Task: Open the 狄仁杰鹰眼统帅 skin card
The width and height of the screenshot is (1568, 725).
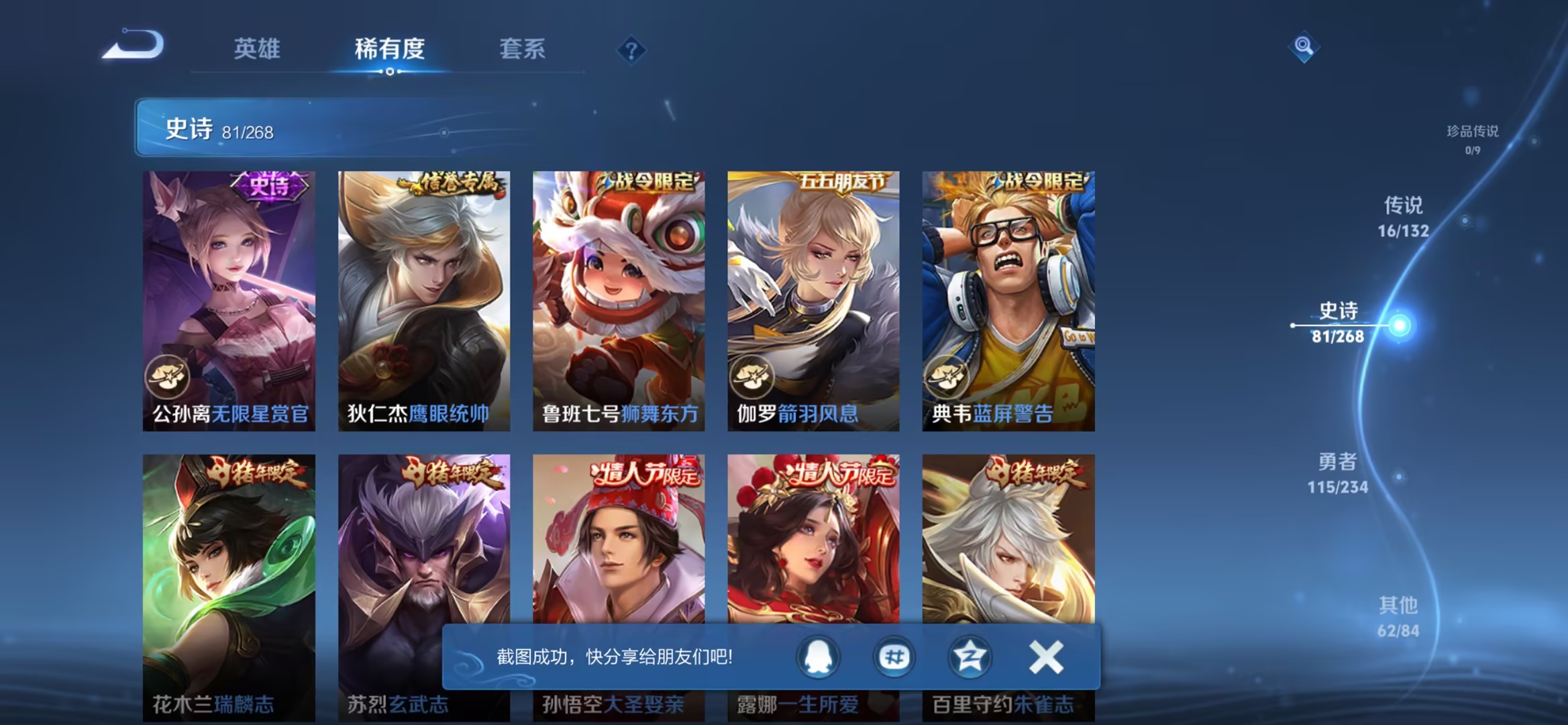Action: coord(423,295)
